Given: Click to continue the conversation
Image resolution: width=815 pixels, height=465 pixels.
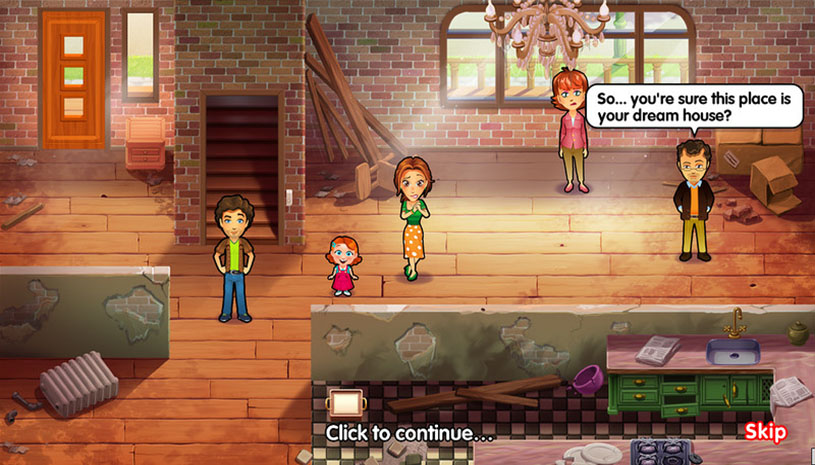Looking at the screenshot, I should point(409,434).
